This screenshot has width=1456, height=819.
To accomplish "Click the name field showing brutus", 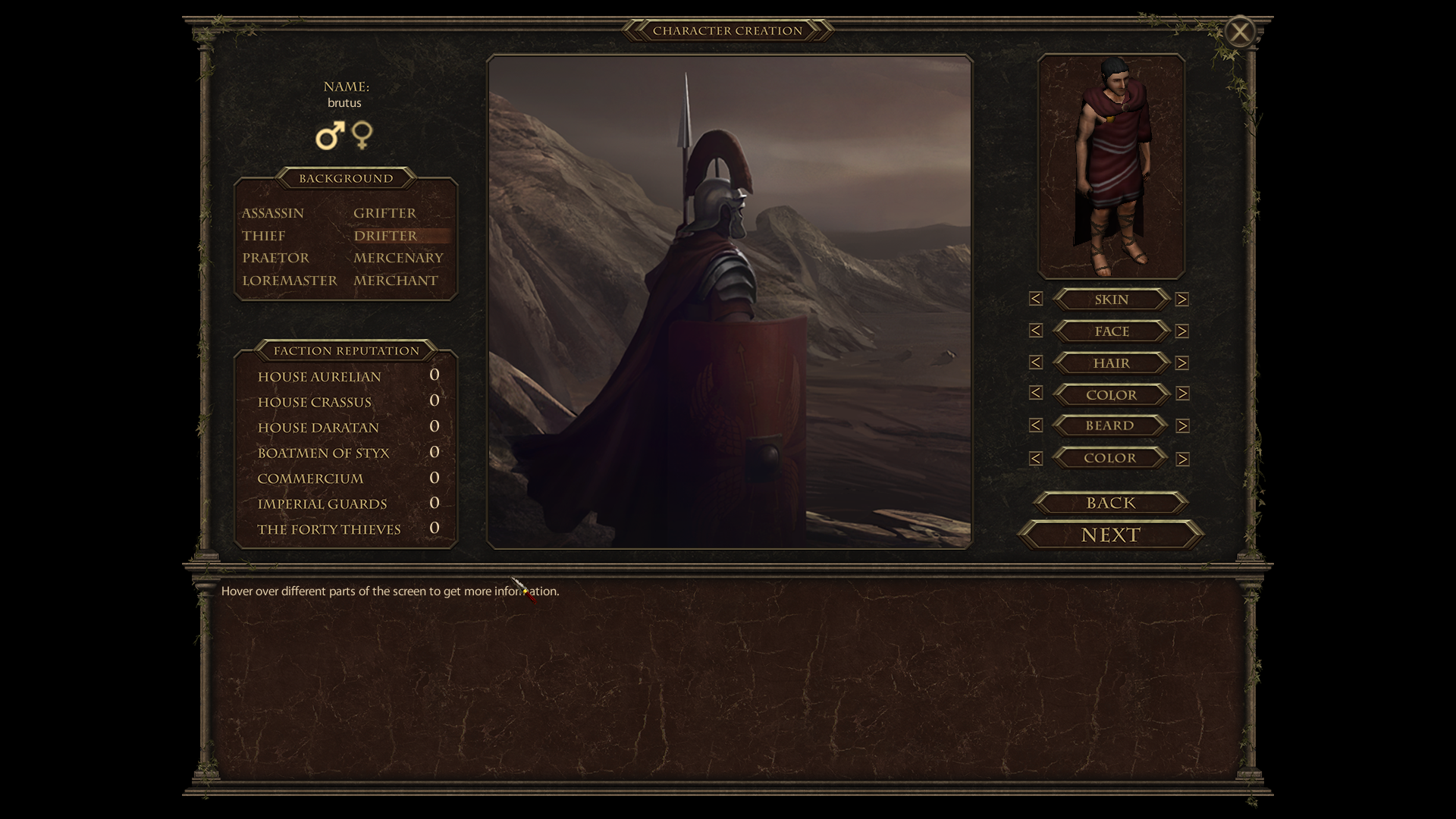I will point(344,103).
